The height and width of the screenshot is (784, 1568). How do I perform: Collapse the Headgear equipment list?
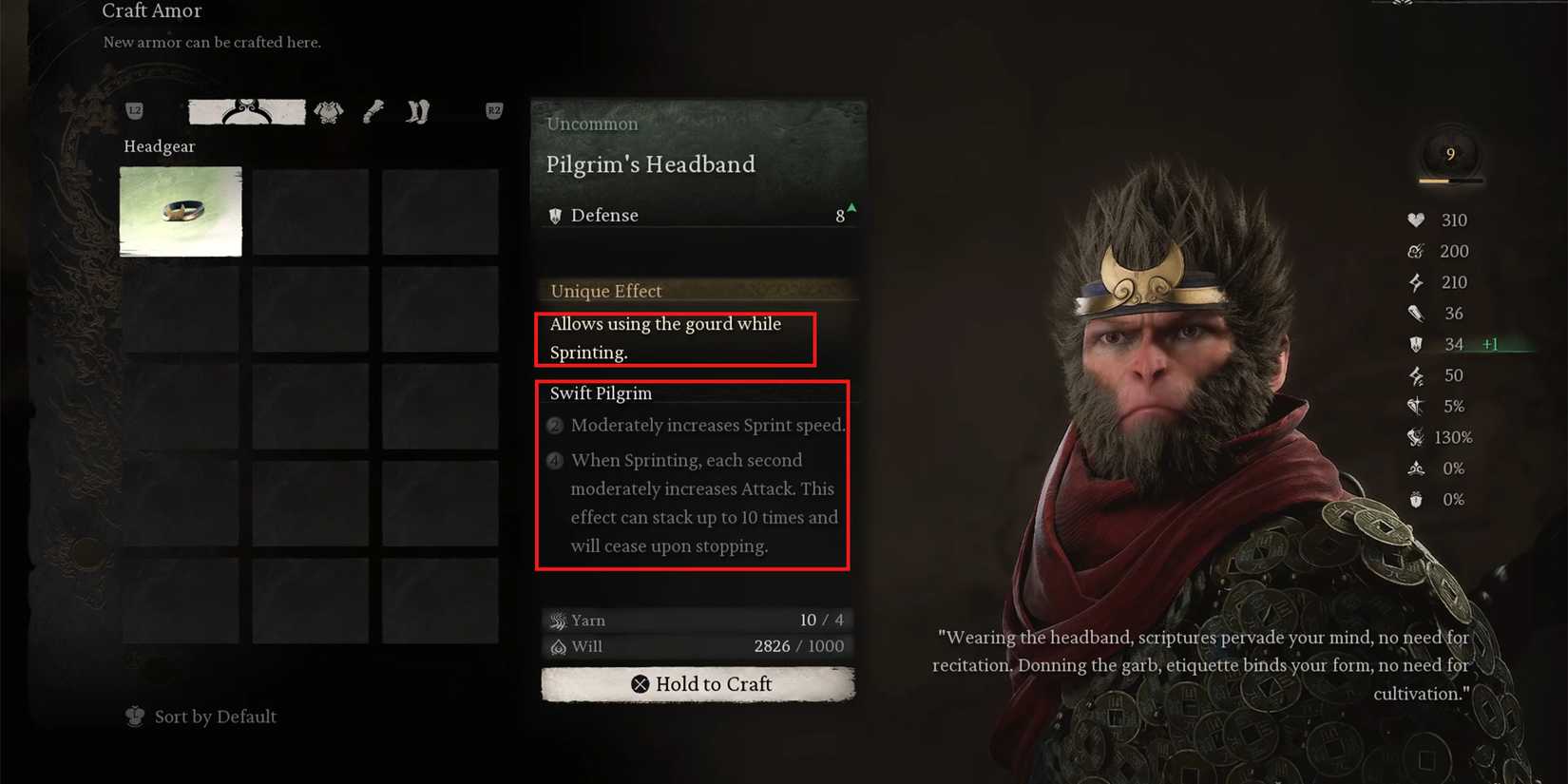(x=159, y=146)
